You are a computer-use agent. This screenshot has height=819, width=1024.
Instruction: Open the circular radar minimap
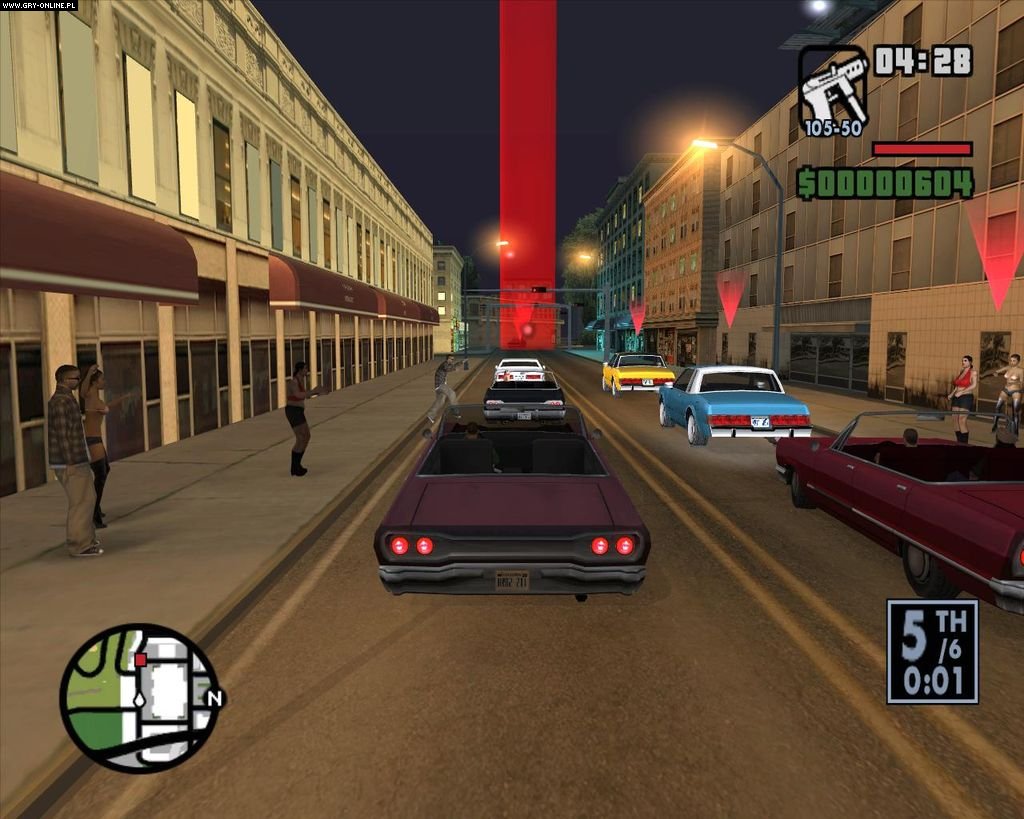pos(138,697)
